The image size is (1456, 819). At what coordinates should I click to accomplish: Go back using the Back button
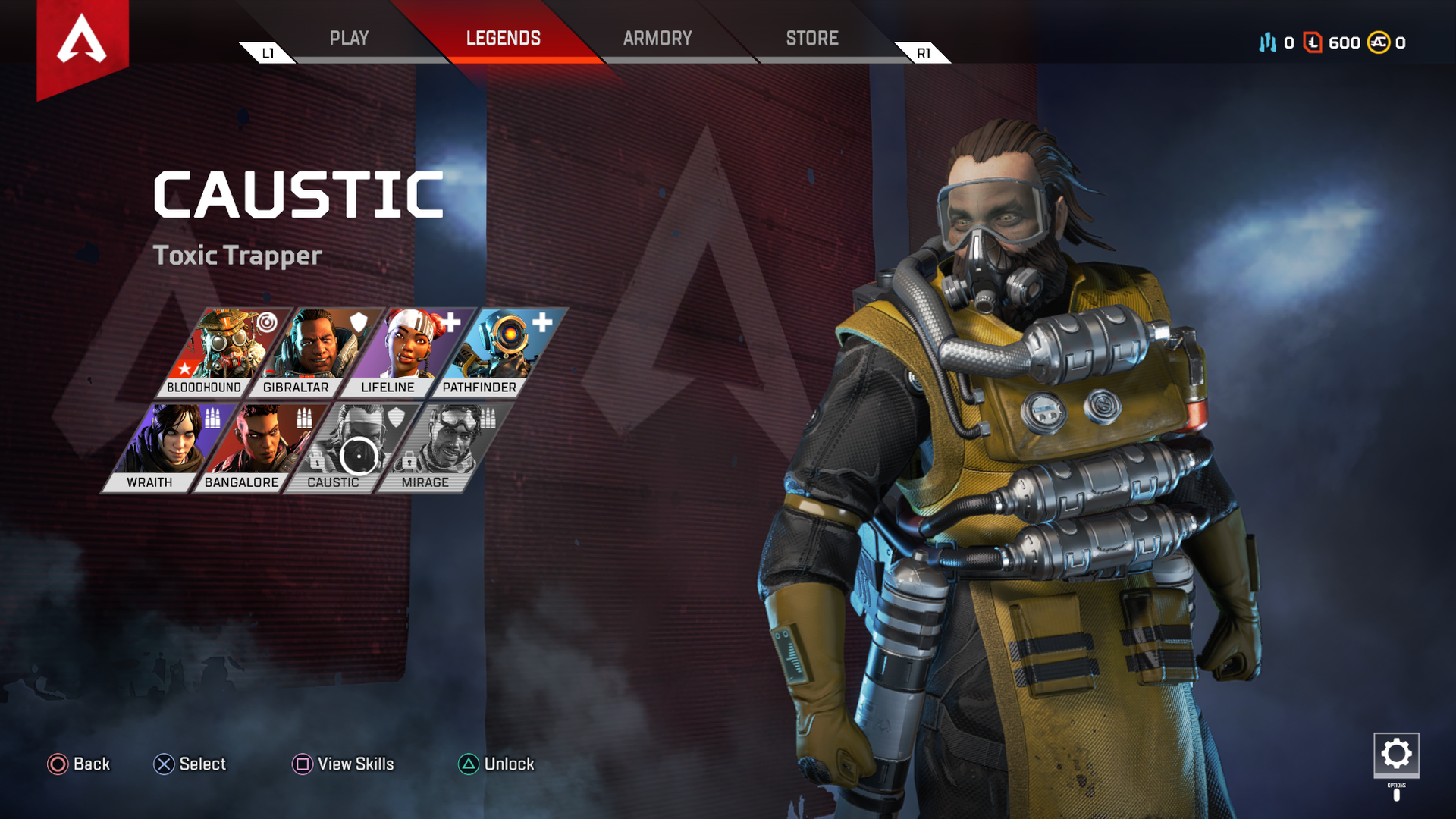coord(79,764)
